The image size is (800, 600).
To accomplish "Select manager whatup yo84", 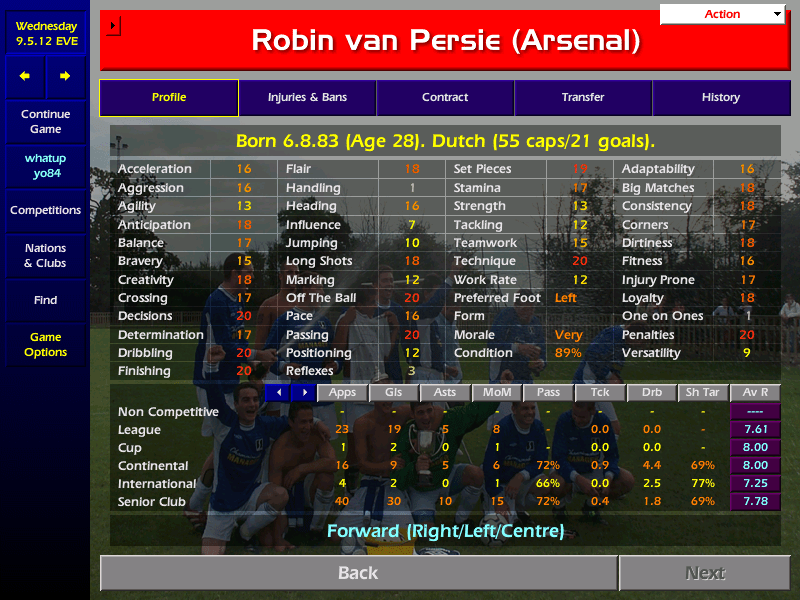I will [45, 166].
